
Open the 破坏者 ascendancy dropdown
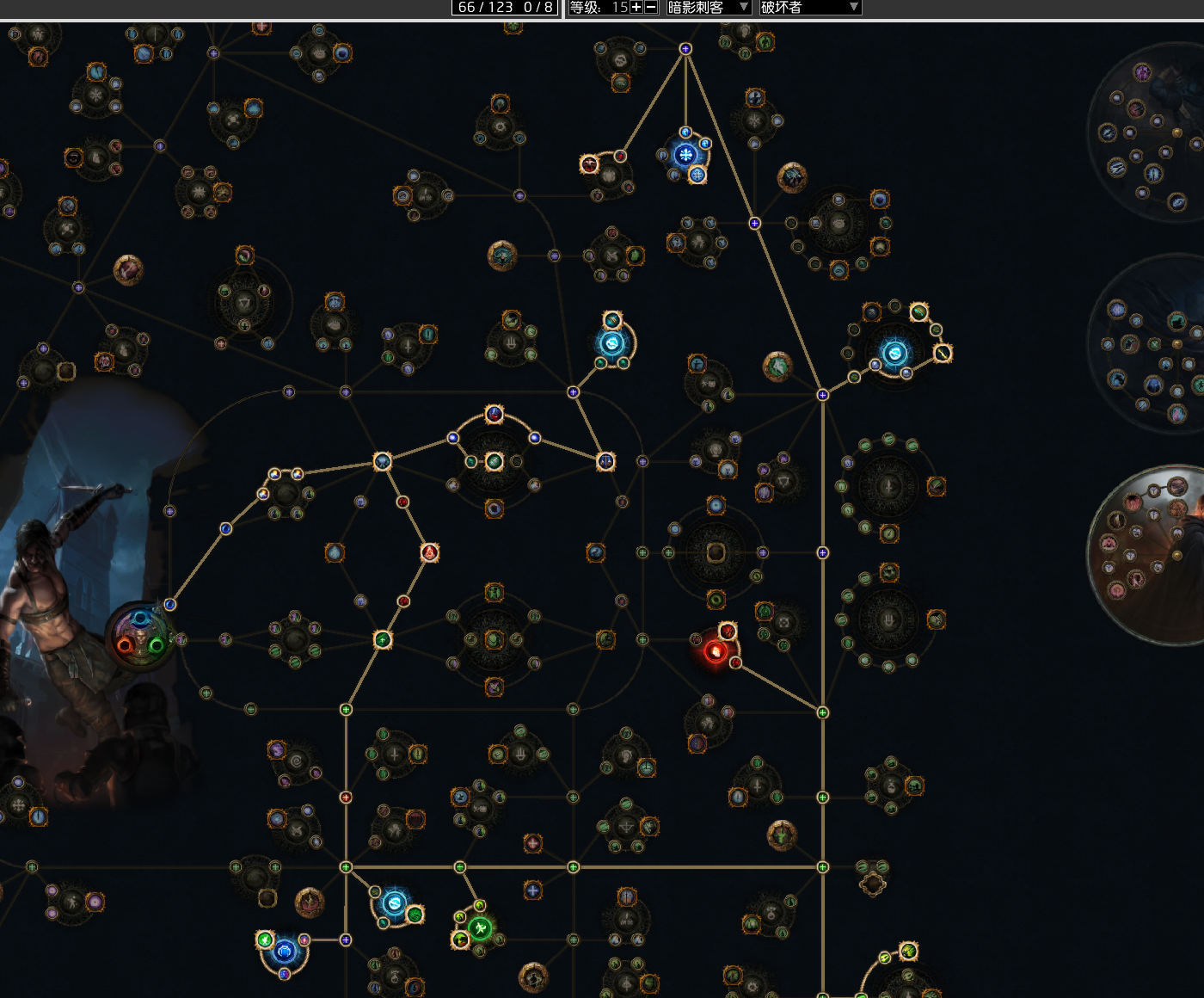809,8
